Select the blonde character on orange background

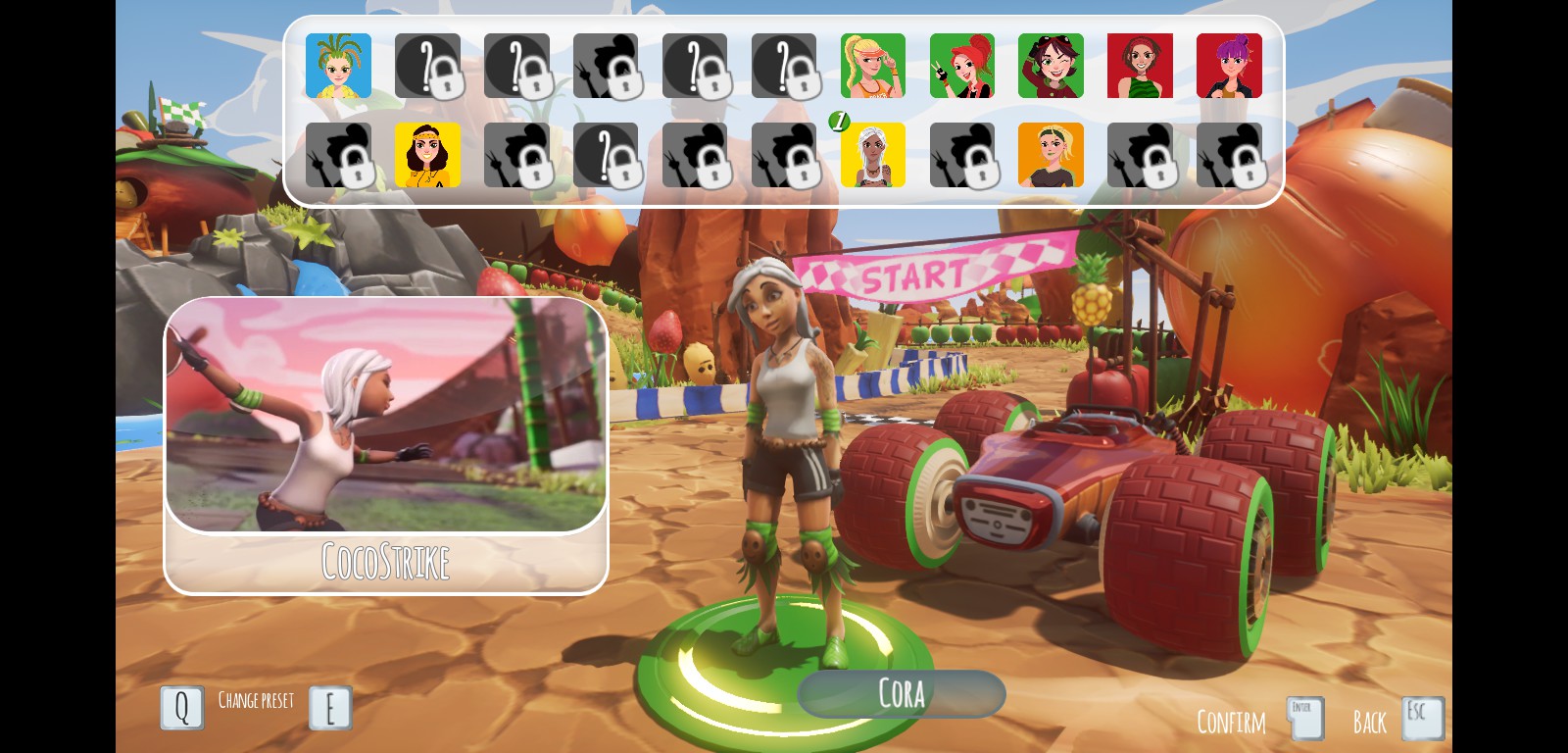coord(1051,155)
